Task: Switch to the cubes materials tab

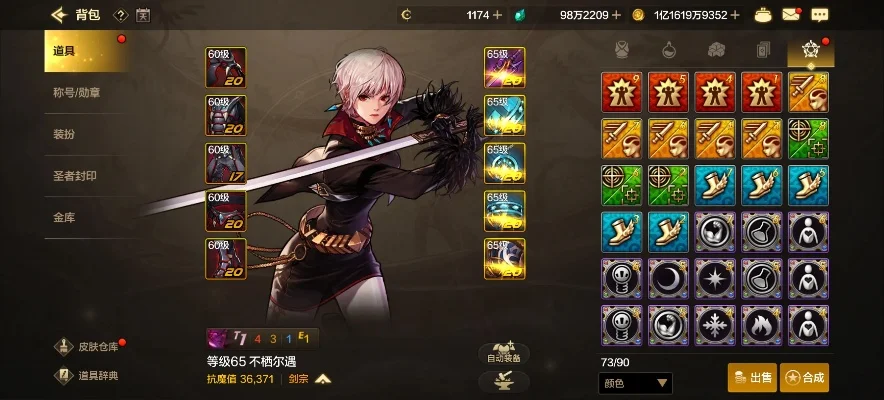Action: 716,49
